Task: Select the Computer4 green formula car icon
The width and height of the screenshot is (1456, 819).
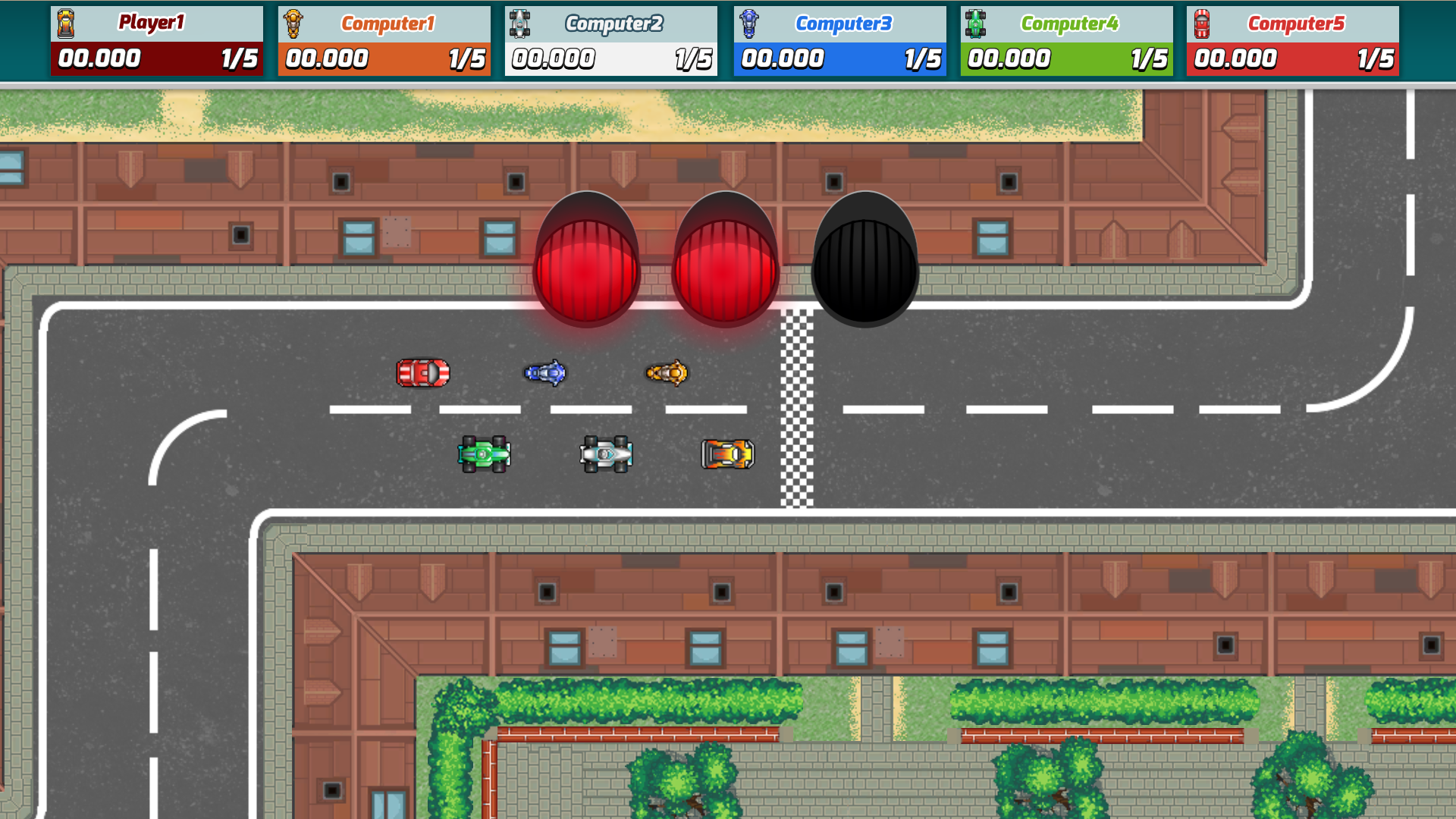Action: [x=975, y=22]
